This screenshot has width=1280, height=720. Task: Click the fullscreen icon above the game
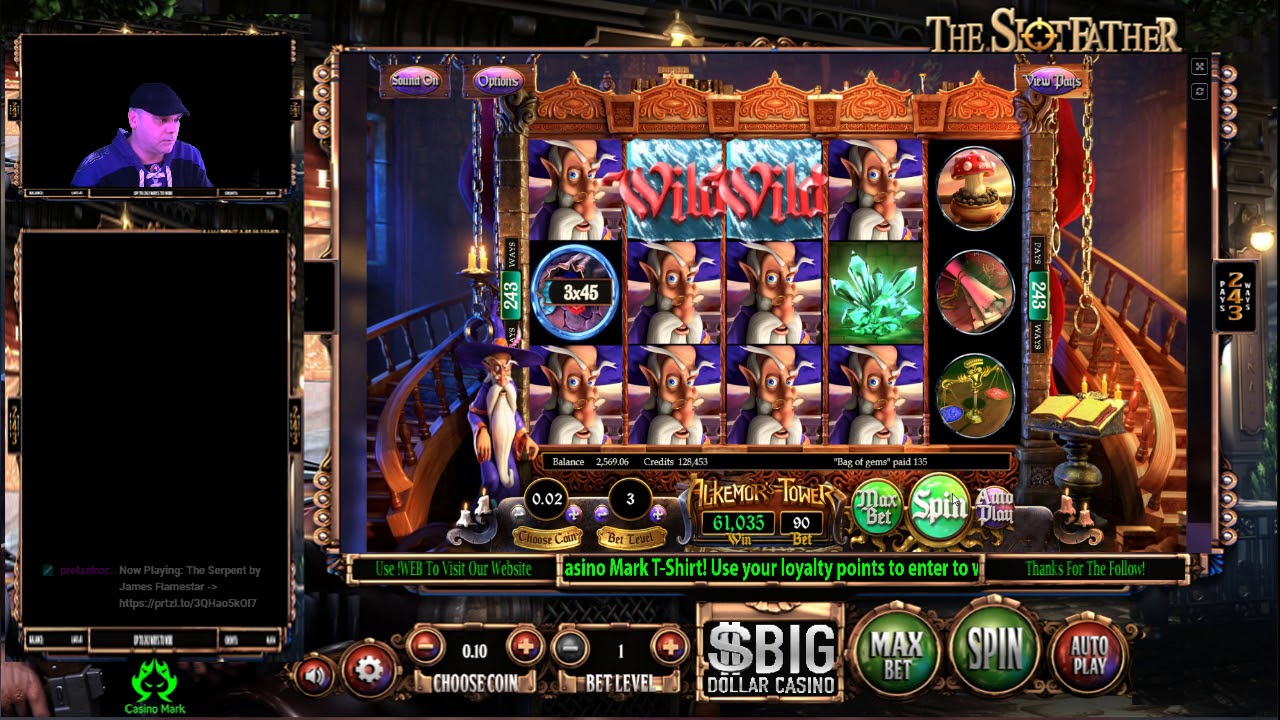pos(1198,65)
